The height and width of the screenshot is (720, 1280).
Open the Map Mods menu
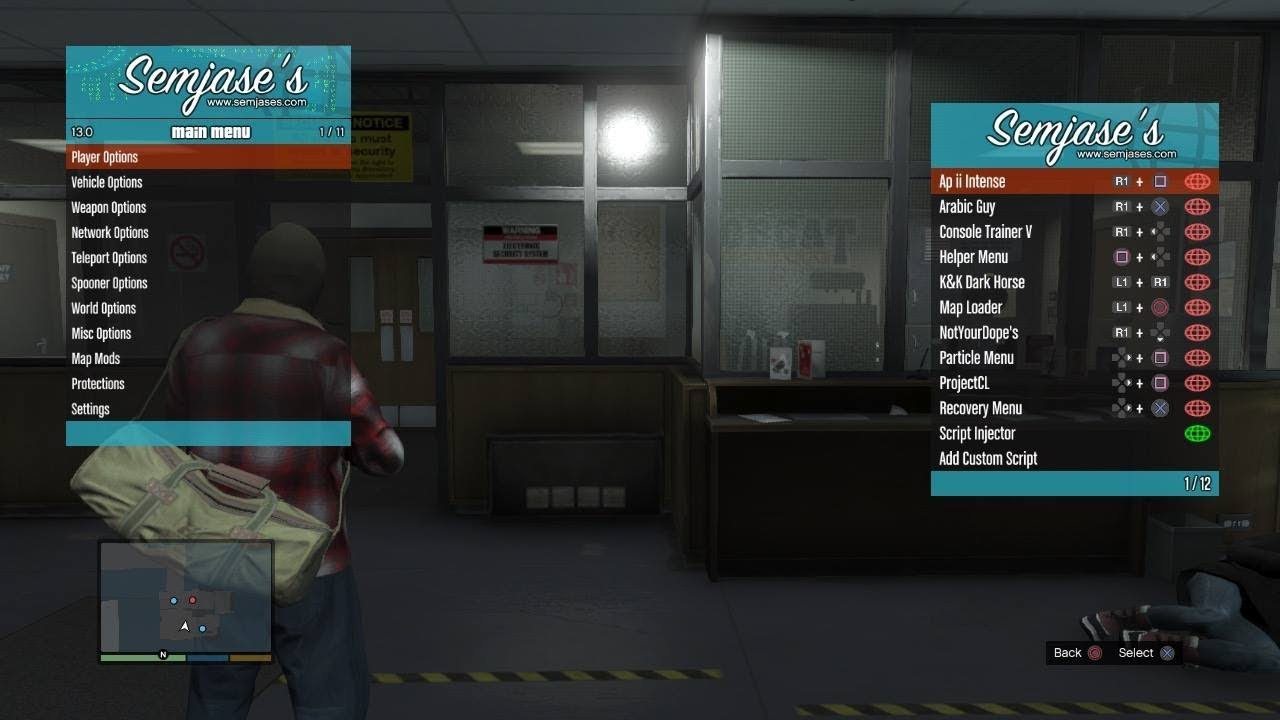[96, 359]
